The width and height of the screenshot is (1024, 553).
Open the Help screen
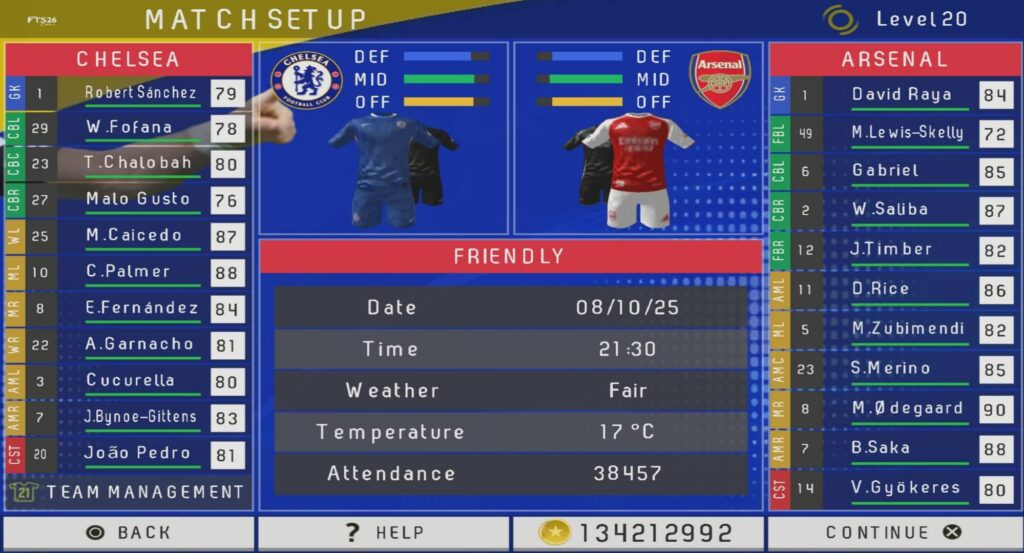[384, 533]
